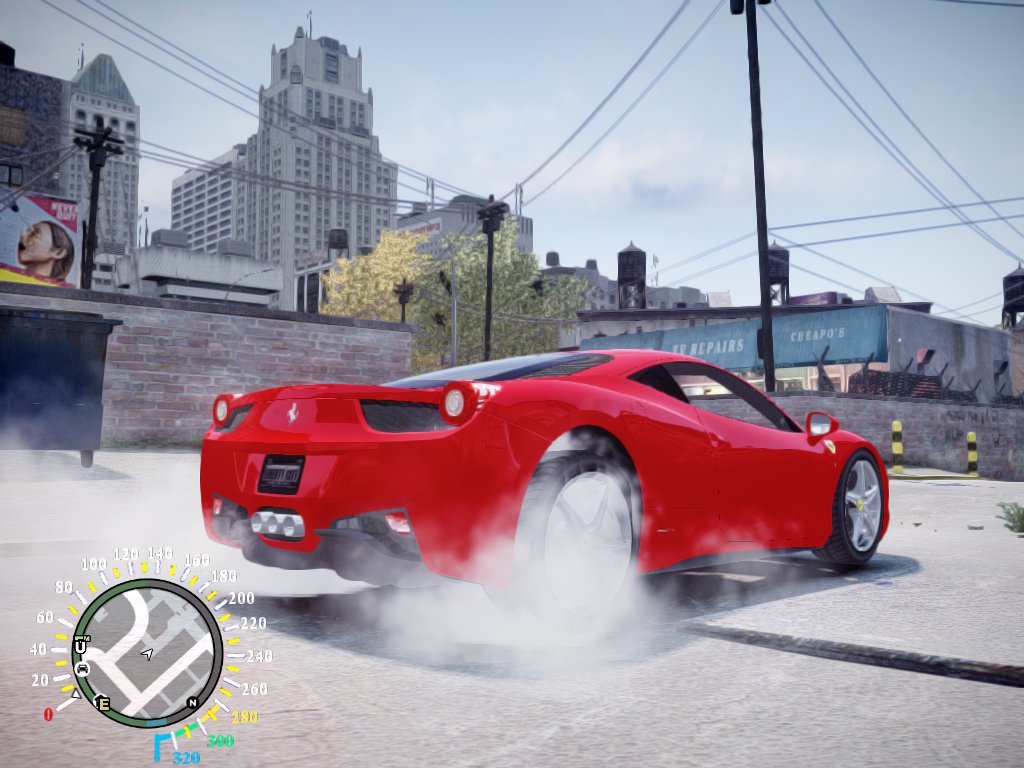Viewport: 1024px width, 768px height.
Task: Click the U marker on the minimap
Action: (80, 647)
